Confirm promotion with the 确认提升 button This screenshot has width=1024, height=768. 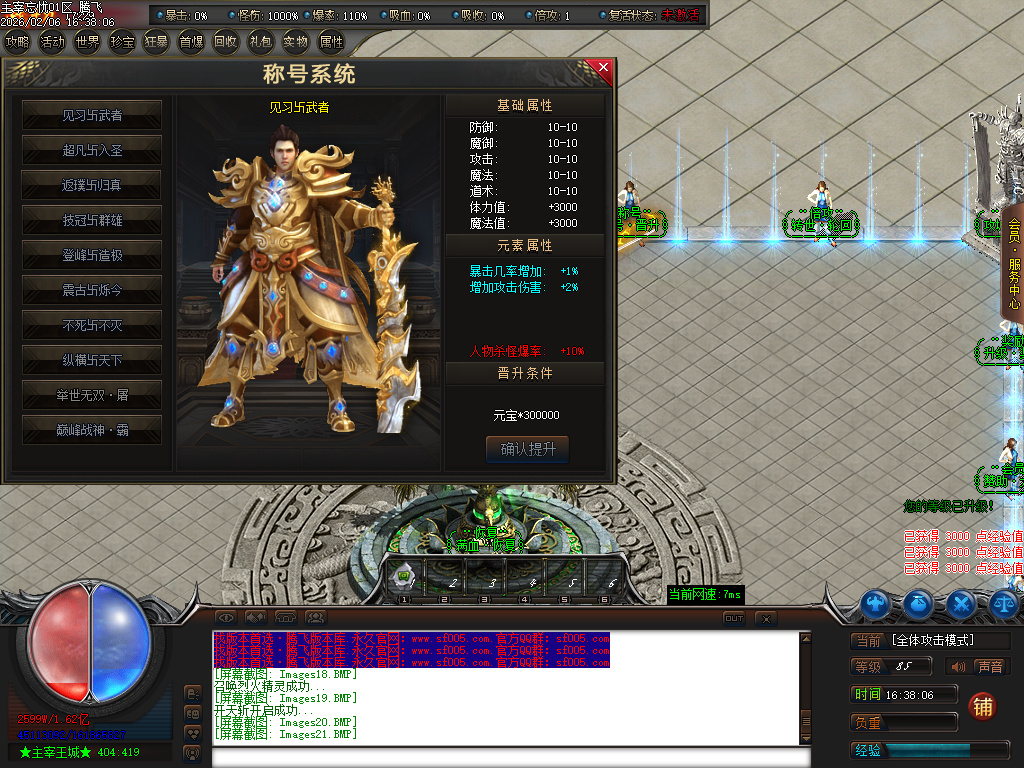(528, 449)
